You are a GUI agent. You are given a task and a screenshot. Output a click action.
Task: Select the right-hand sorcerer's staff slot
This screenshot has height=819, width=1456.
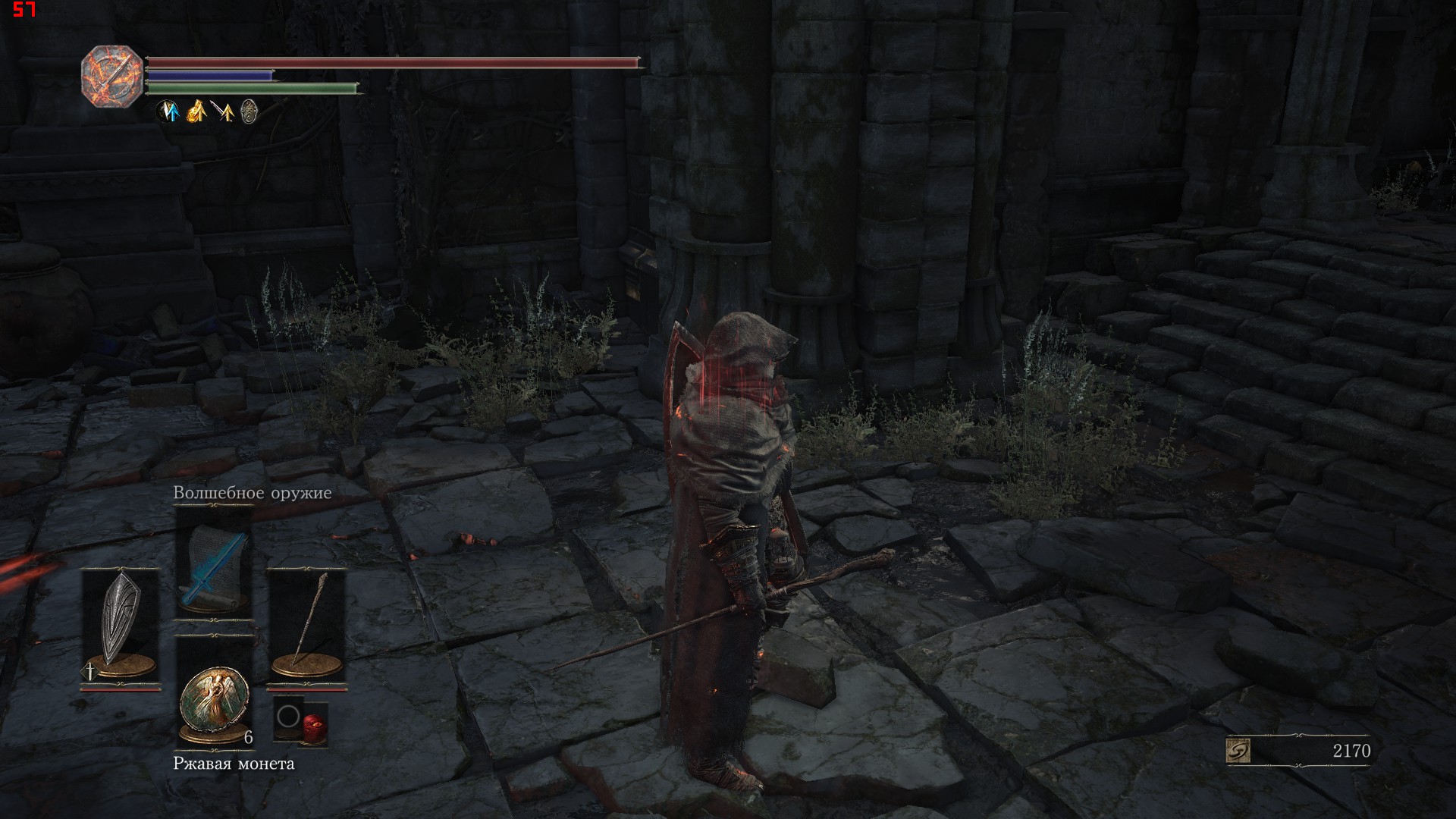coord(307,626)
